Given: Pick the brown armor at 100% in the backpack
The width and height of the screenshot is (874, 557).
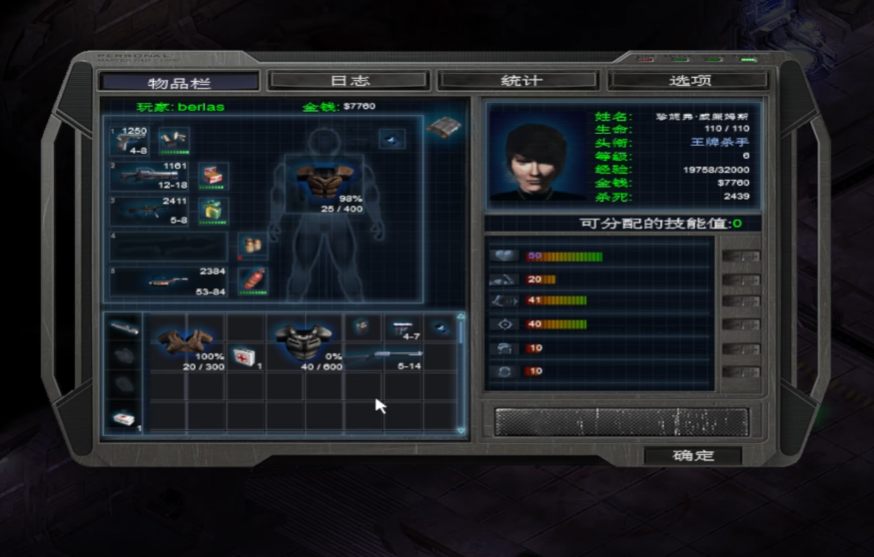Looking at the screenshot, I should click(x=186, y=342).
